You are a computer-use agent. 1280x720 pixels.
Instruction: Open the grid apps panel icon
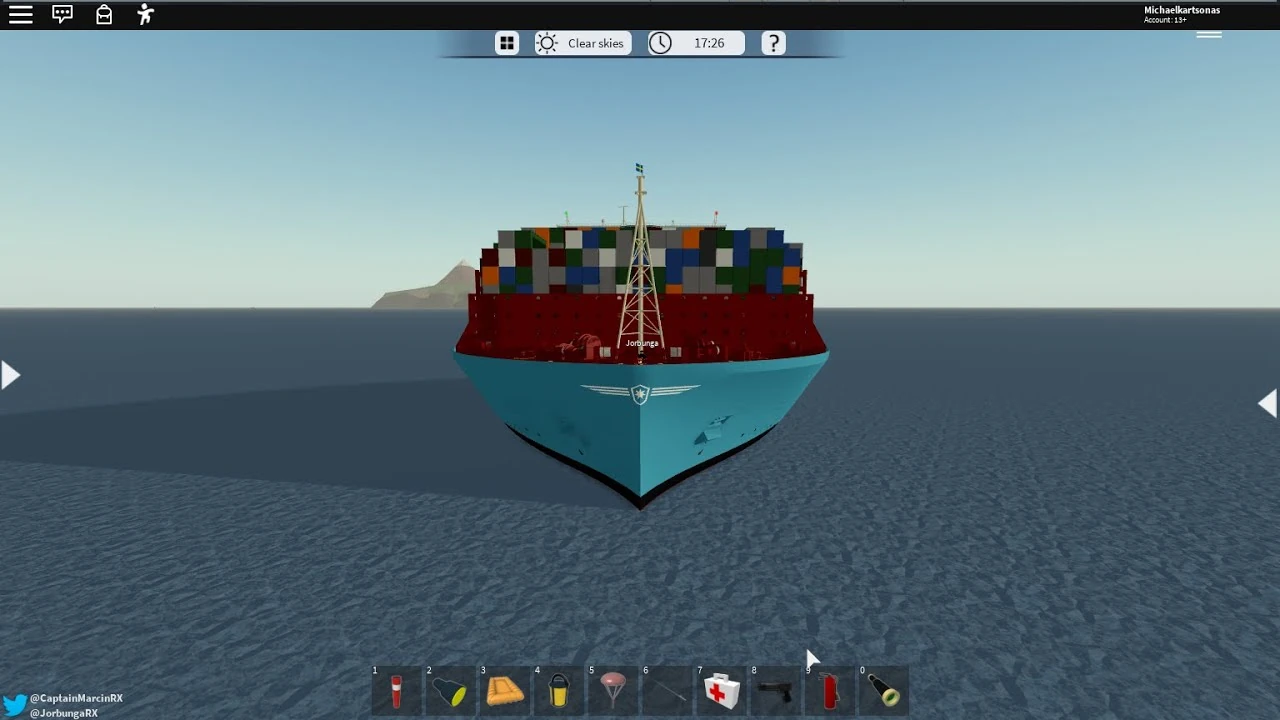pos(506,42)
